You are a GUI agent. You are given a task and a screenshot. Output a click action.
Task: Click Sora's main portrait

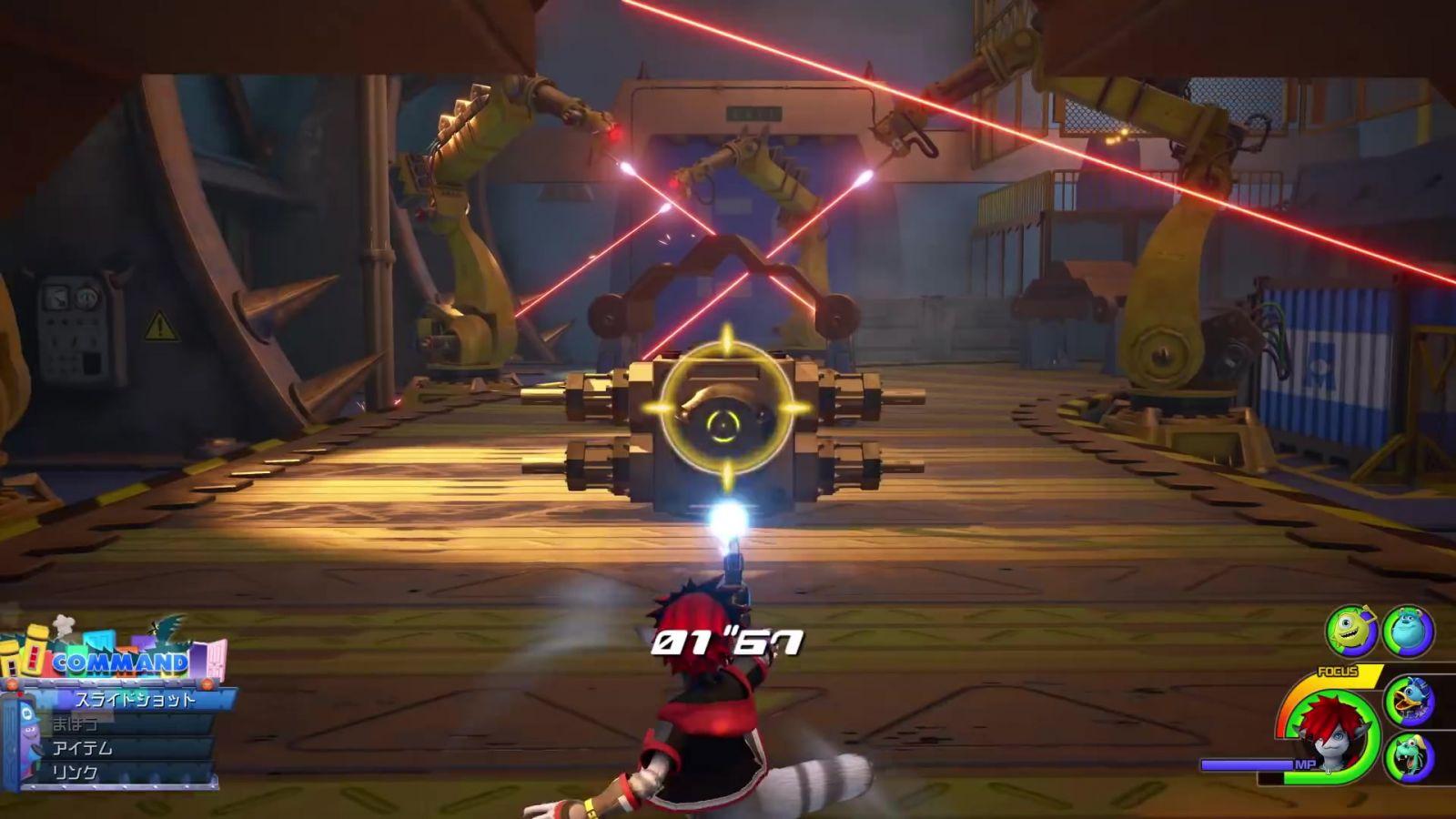1330,733
